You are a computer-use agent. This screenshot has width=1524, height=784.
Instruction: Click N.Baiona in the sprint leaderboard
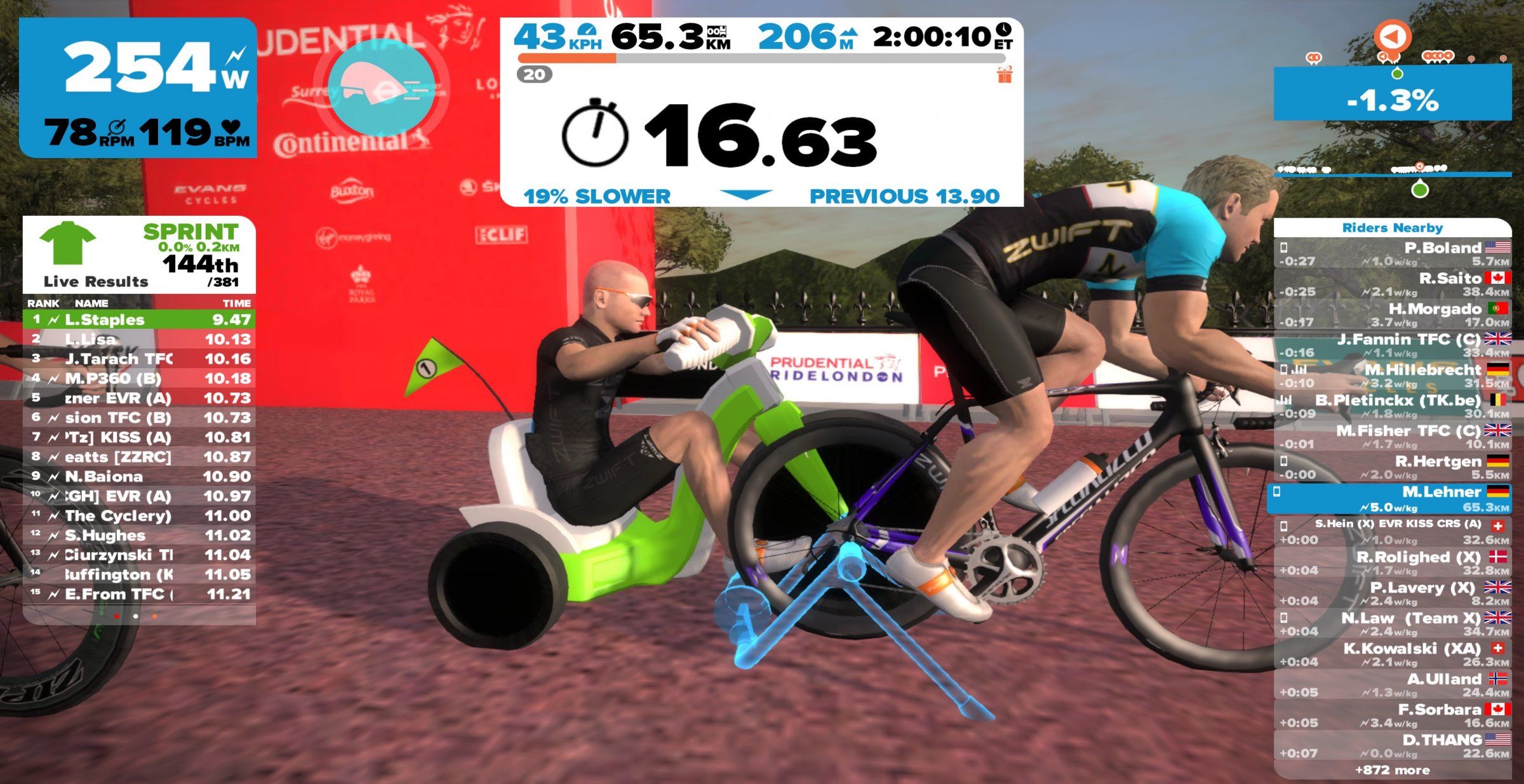[x=139, y=476]
